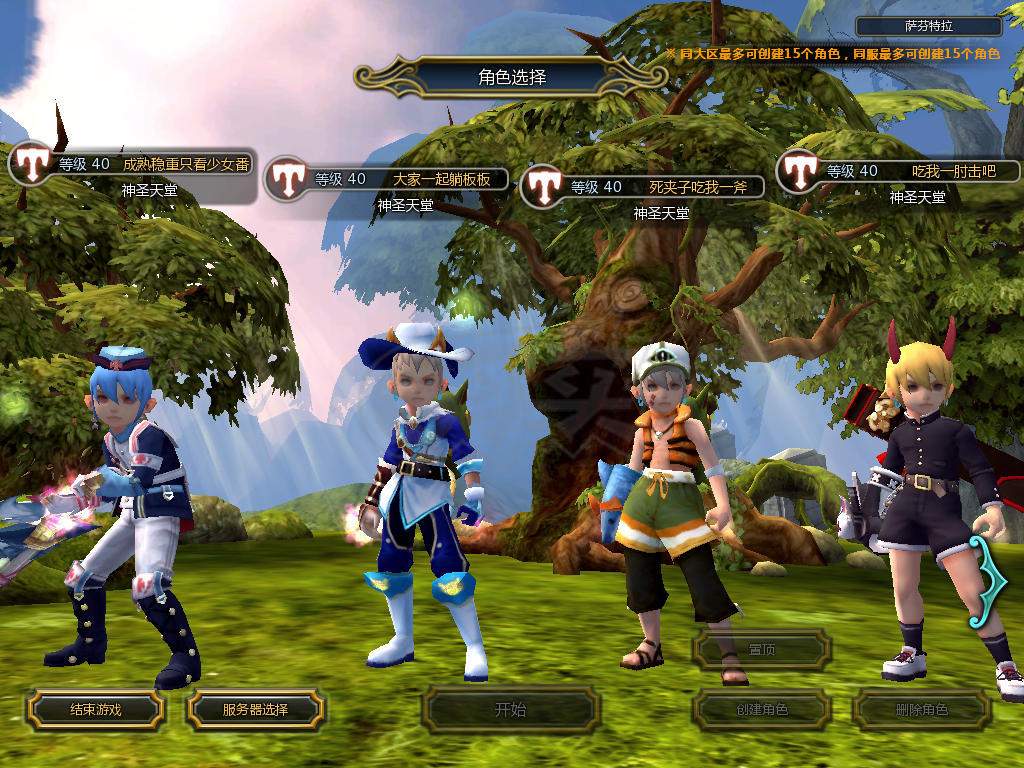The height and width of the screenshot is (768, 1024).
Task: Click the 萨芬特拉 server name box
Action: pyautogui.click(x=929, y=27)
